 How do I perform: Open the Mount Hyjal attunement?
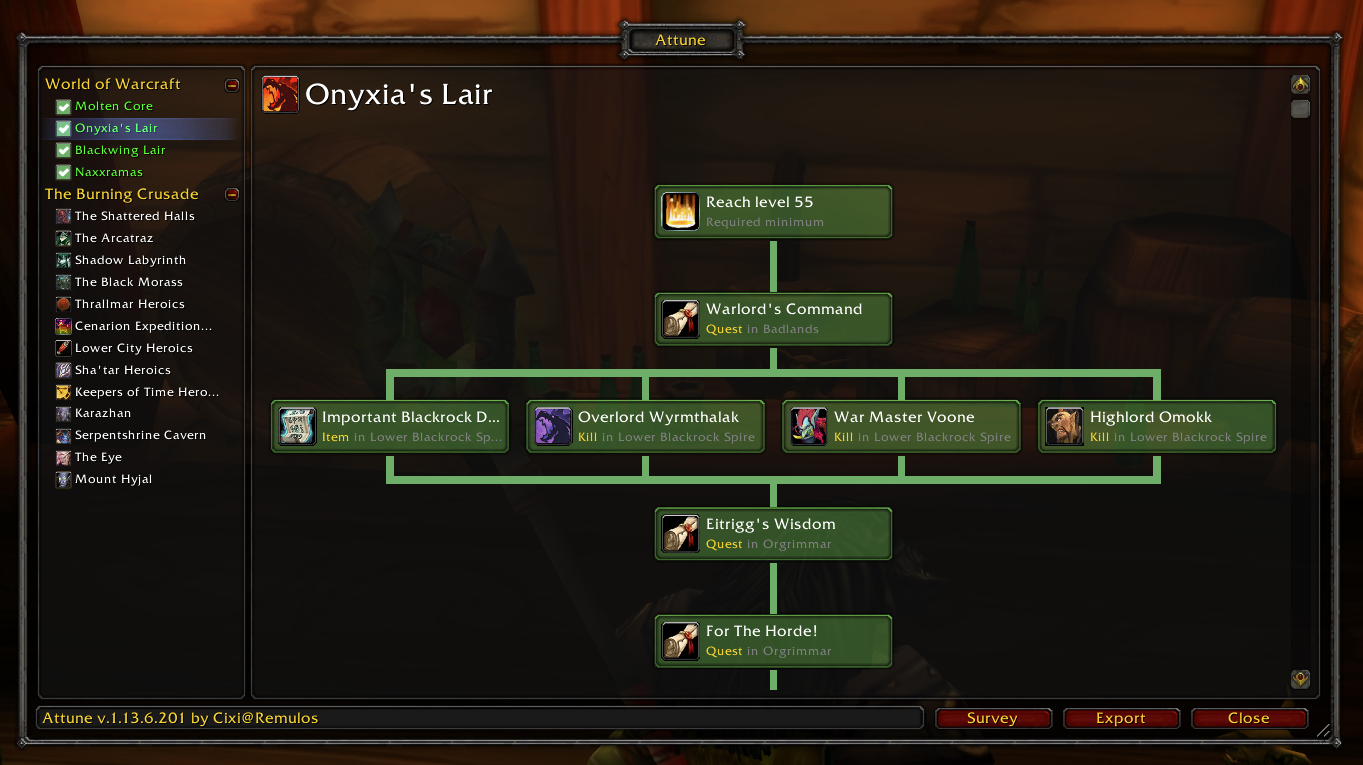[113, 479]
